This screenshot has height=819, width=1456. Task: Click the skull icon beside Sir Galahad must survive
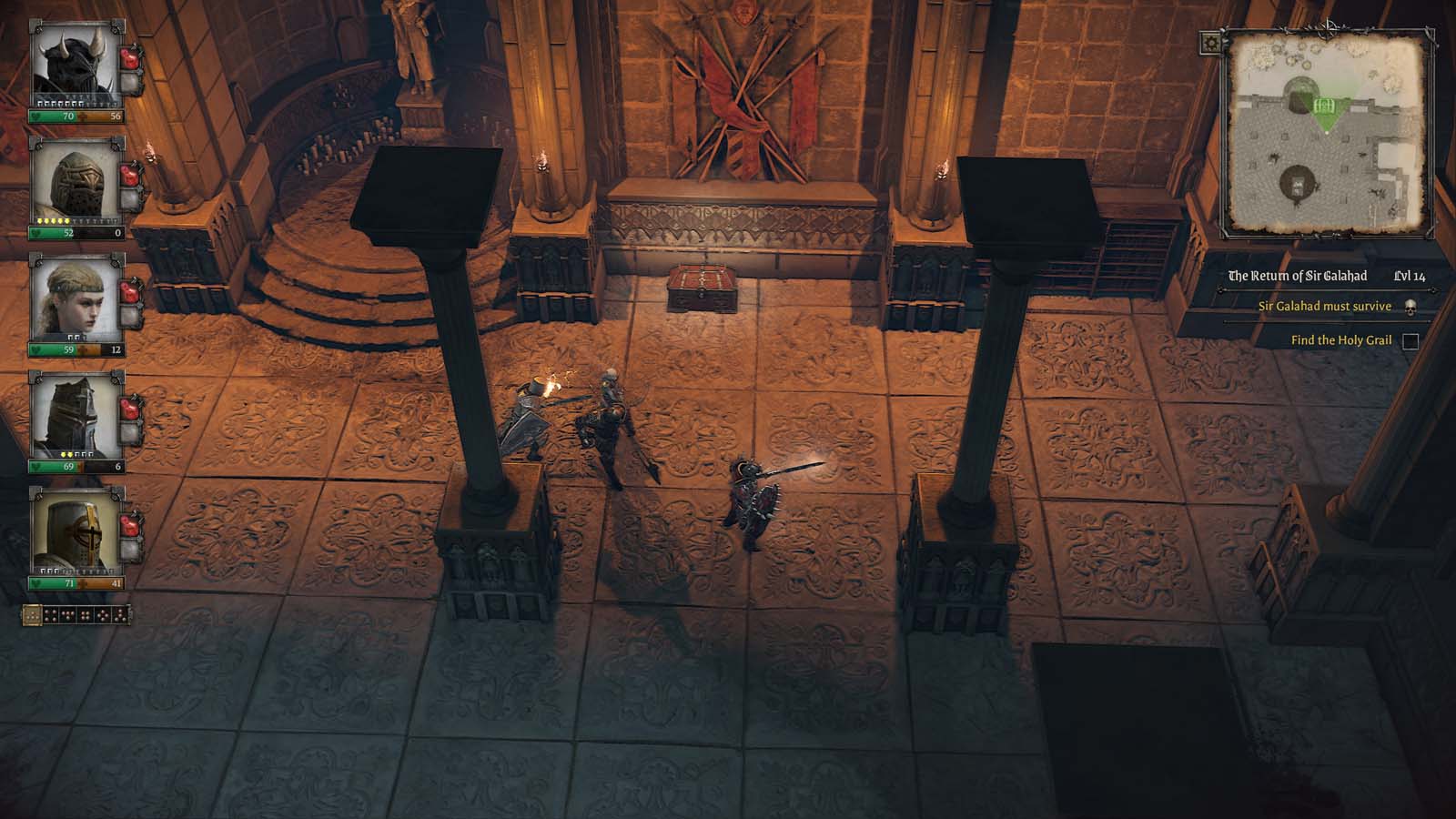pos(1410,308)
